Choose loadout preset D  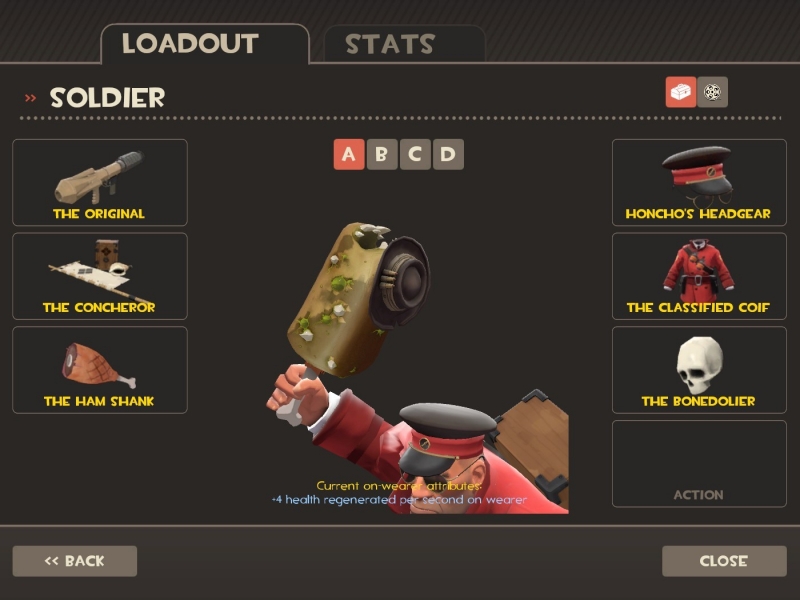[448, 154]
